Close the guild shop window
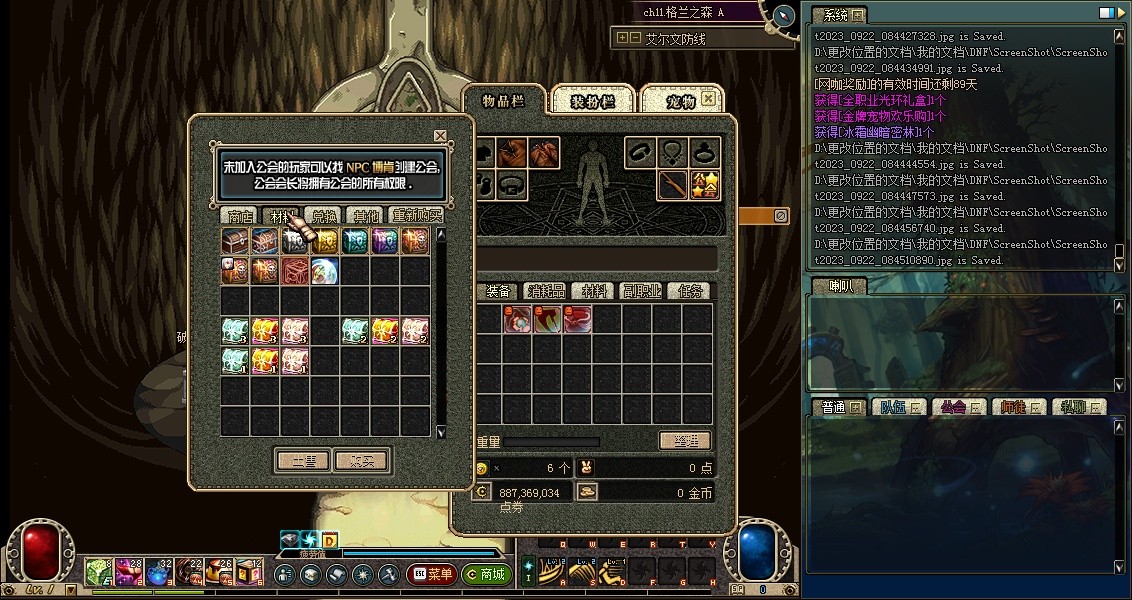The width and height of the screenshot is (1132, 600). click(440, 136)
